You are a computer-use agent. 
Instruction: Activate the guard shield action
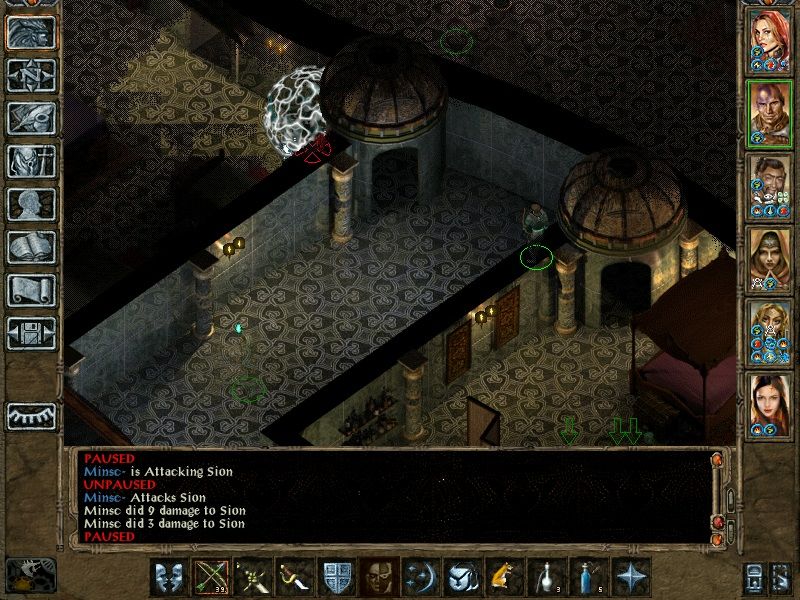point(334,578)
